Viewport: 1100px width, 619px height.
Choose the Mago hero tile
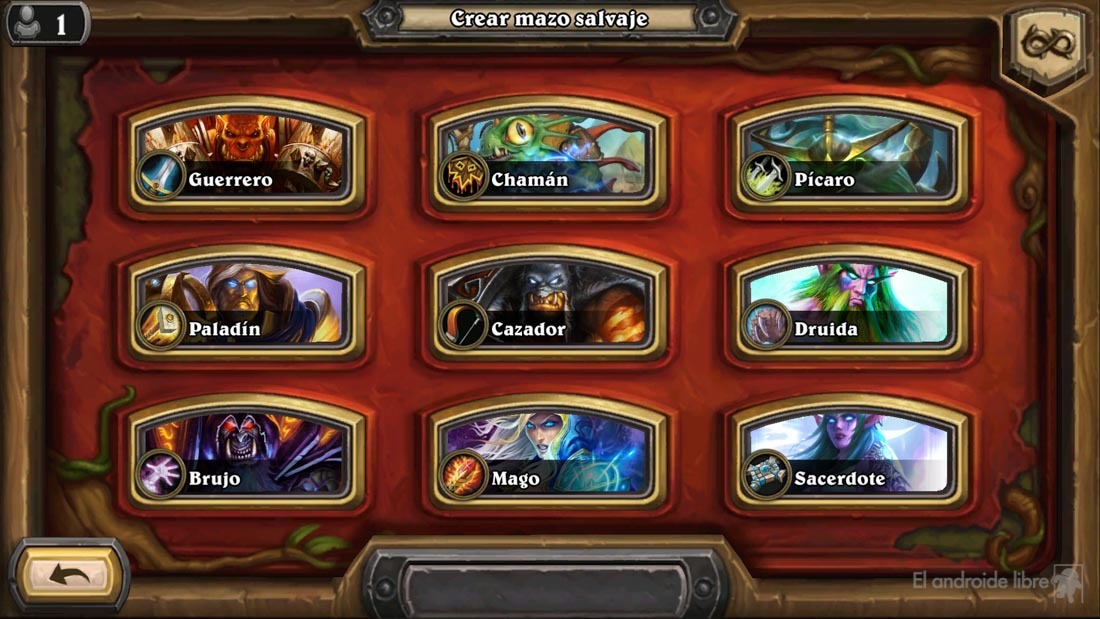pyautogui.click(x=548, y=454)
